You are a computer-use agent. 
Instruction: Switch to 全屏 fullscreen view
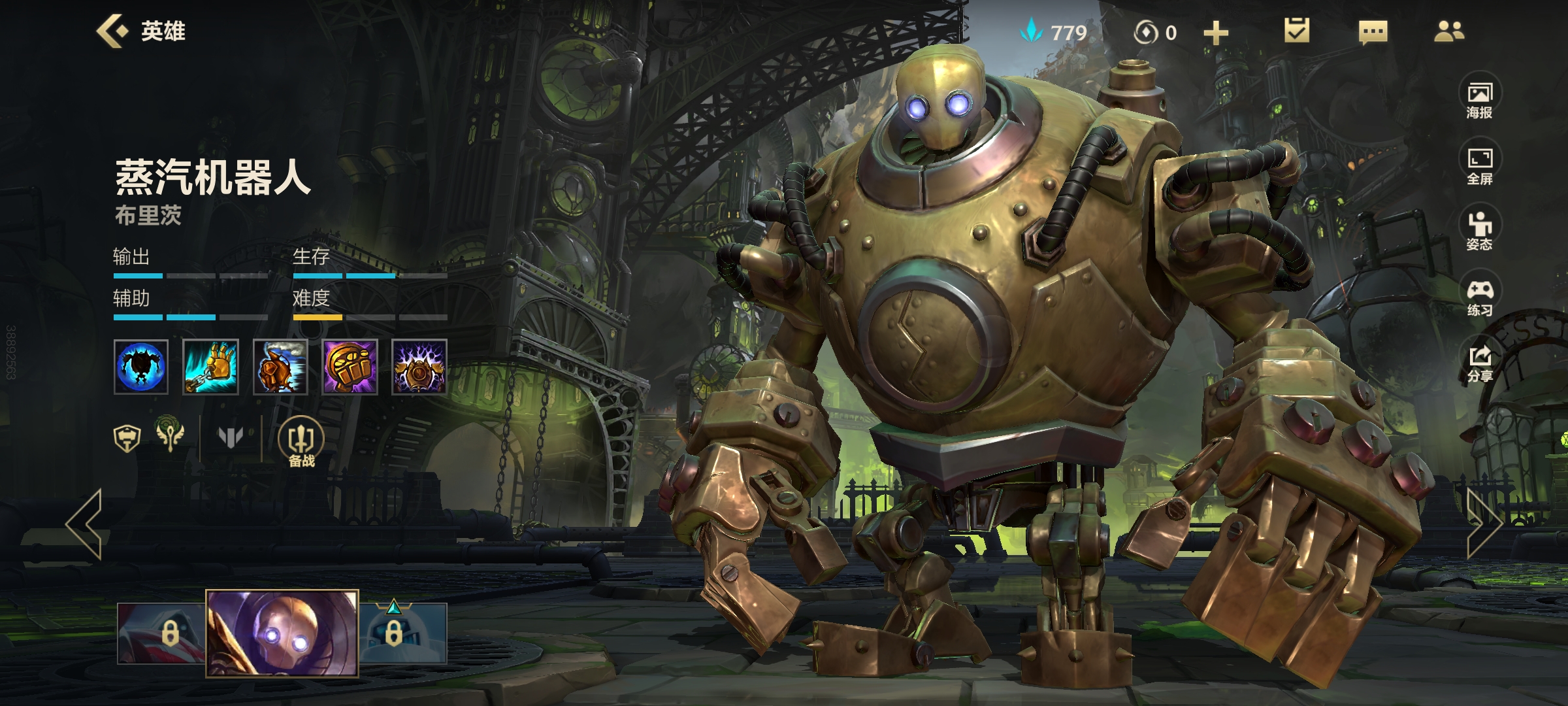coord(1480,166)
